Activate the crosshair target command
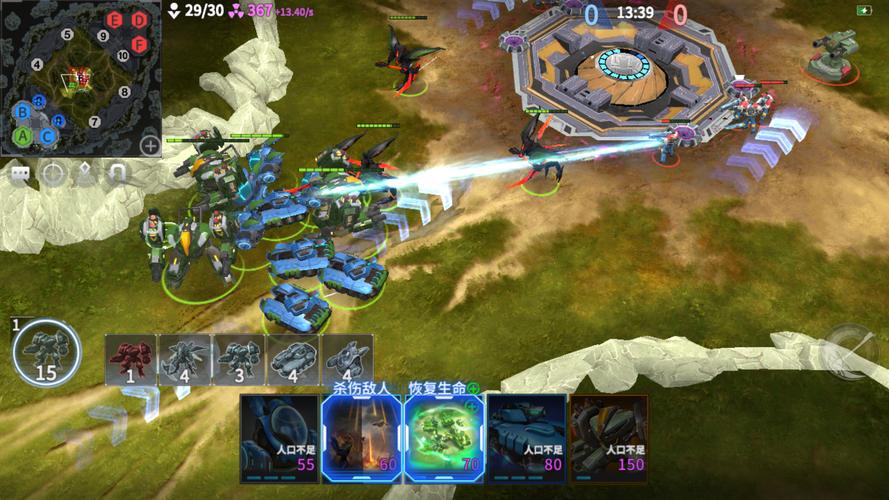This screenshot has height=500, width=889. [53, 174]
